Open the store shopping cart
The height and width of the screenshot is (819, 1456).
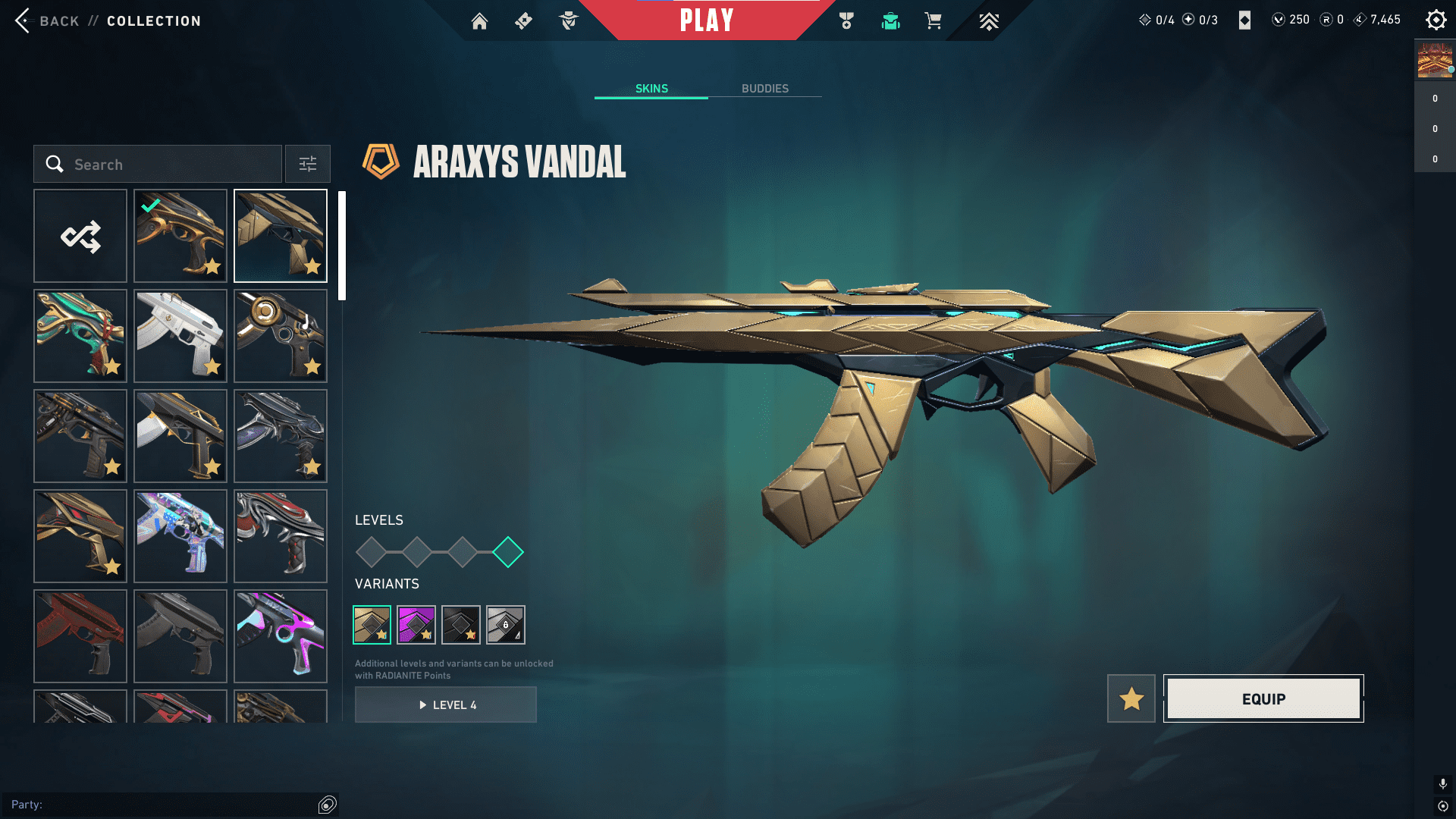tap(934, 21)
